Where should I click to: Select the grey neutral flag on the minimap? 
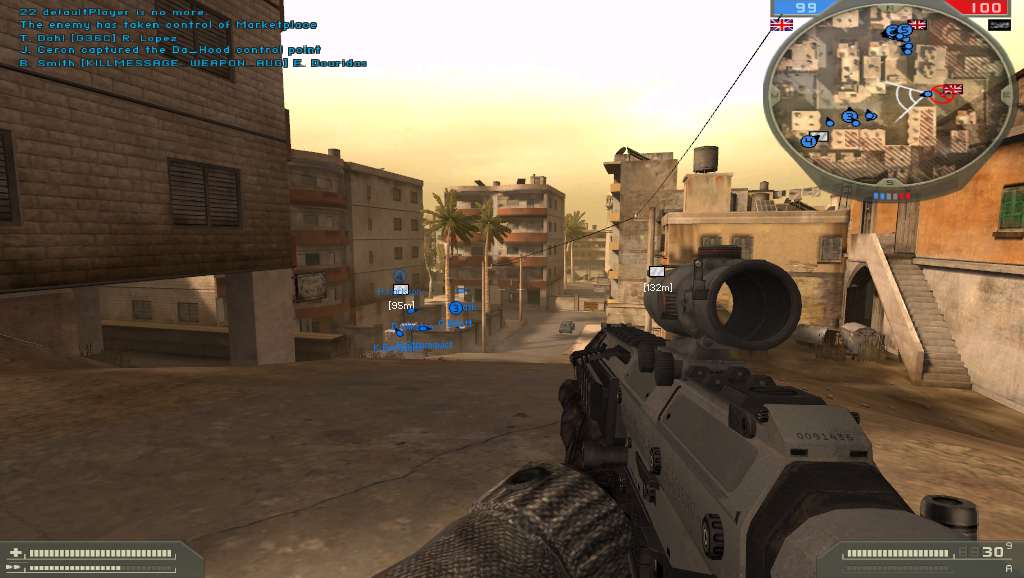pyautogui.click(x=821, y=136)
